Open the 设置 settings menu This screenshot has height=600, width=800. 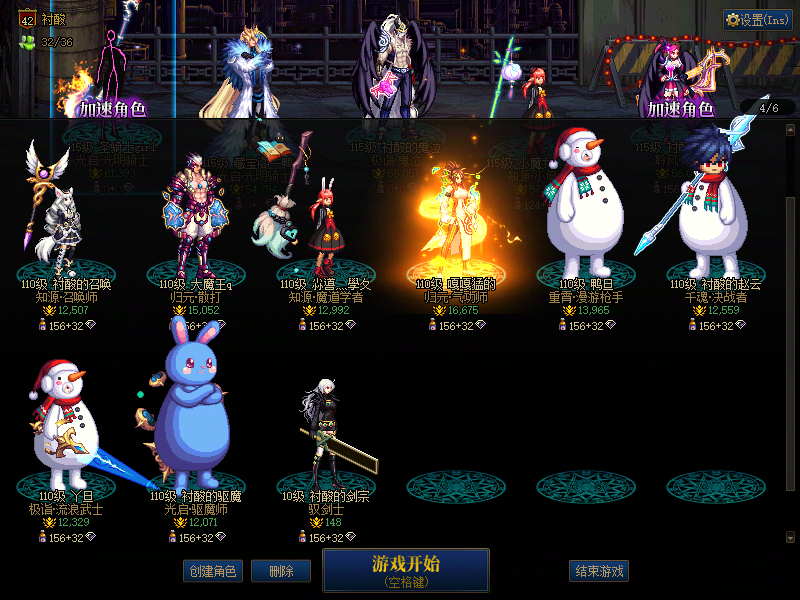[x=758, y=20]
